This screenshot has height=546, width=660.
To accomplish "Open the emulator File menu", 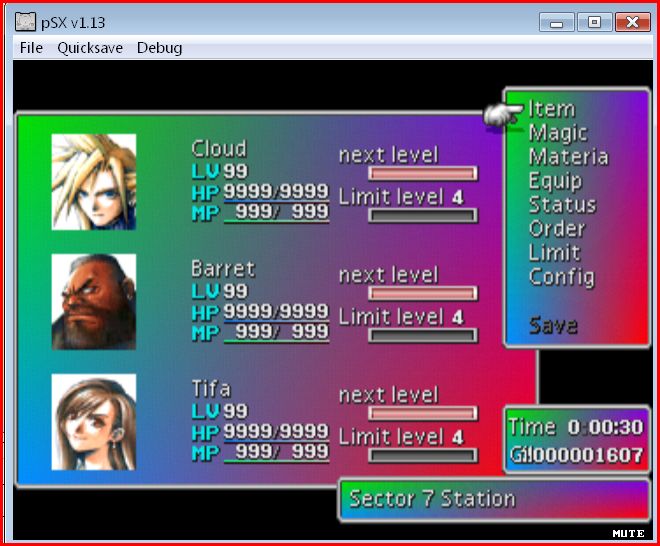I will (x=31, y=48).
